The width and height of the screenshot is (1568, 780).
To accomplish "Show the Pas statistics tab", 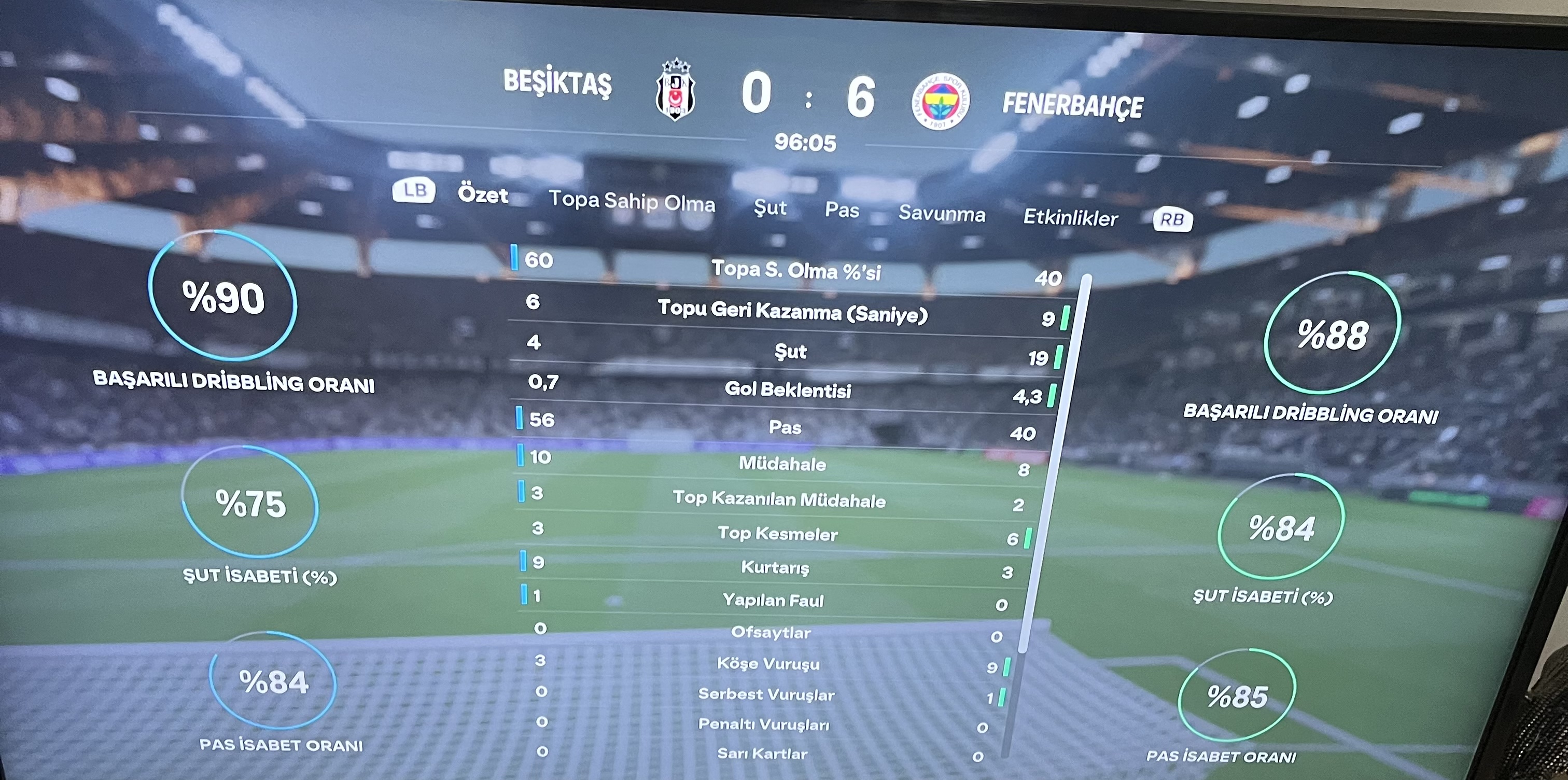I will pos(842,211).
